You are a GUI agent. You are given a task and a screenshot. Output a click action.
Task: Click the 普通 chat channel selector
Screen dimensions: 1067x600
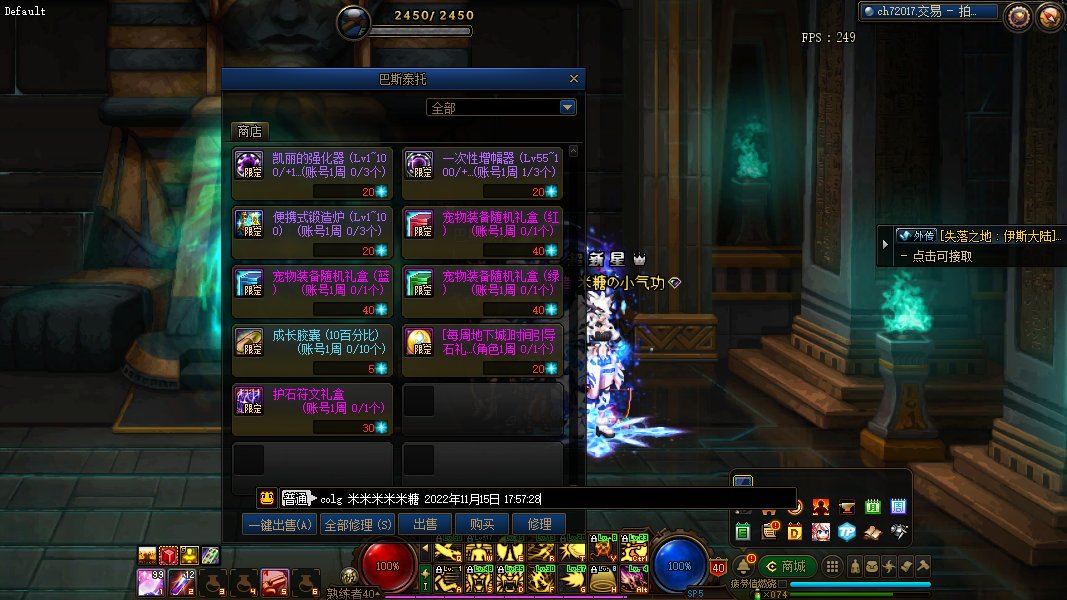pyautogui.click(x=295, y=498)
